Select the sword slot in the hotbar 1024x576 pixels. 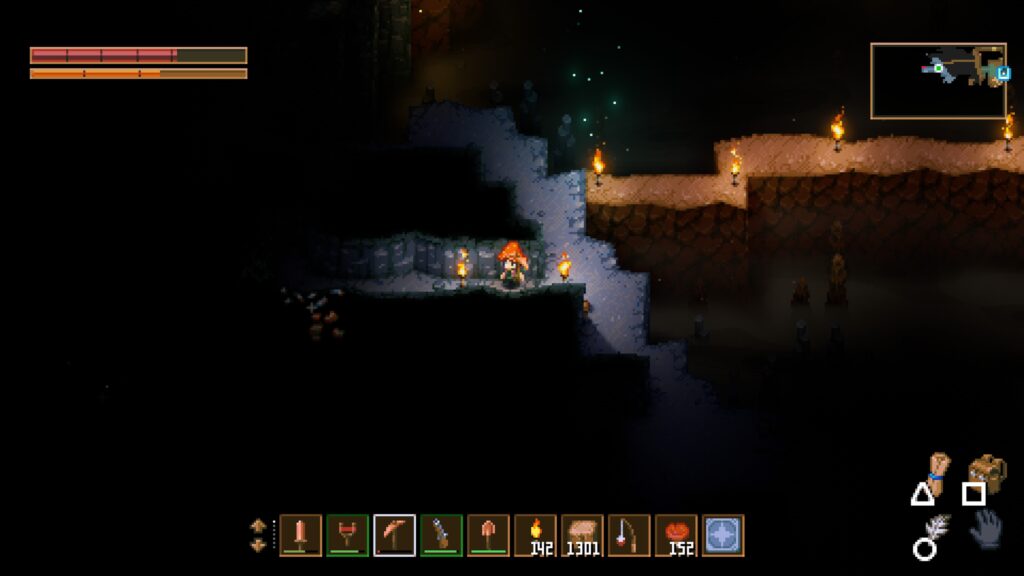(x=300, y=535)
